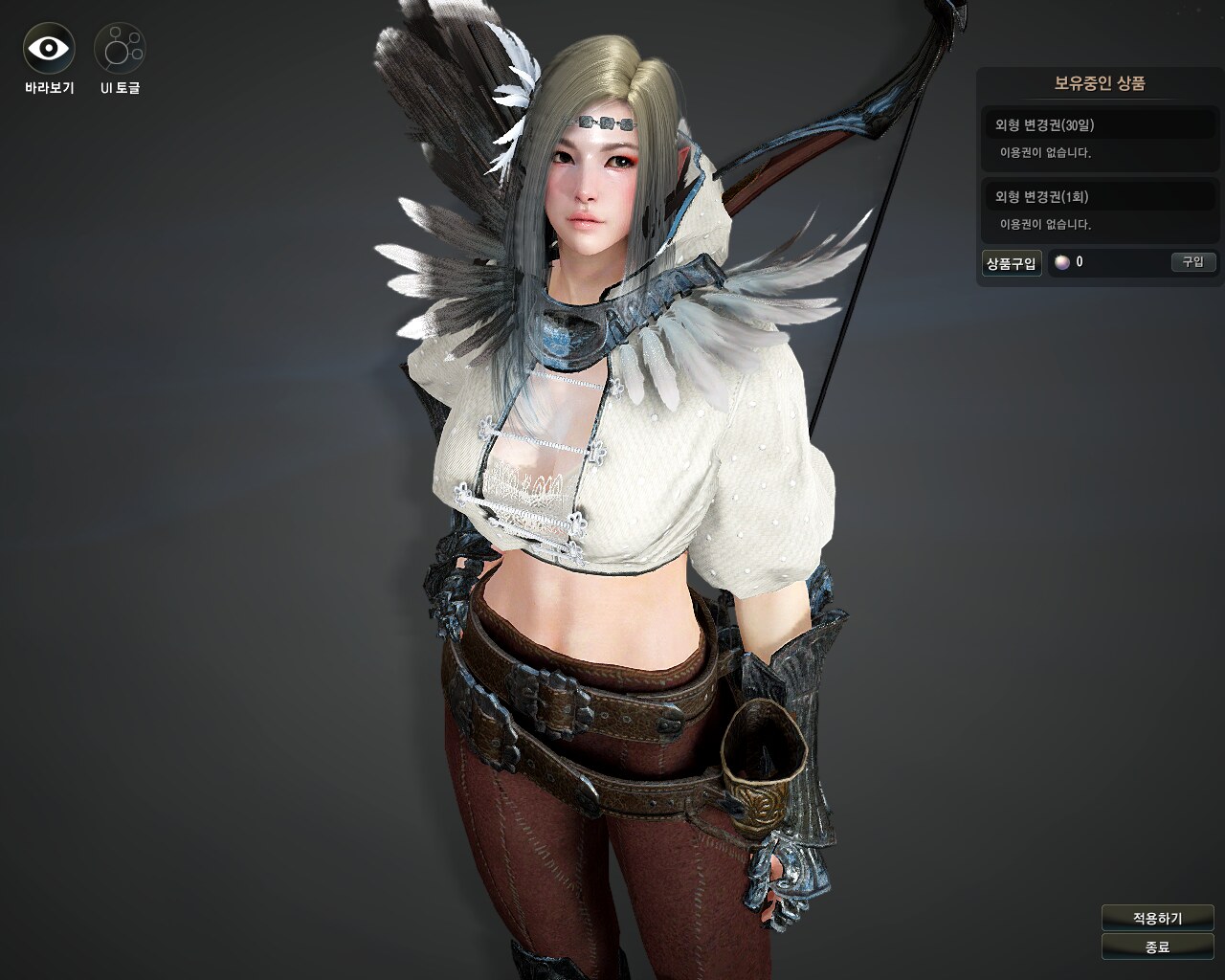Toggle the 바라보기 eye icon

49,48
